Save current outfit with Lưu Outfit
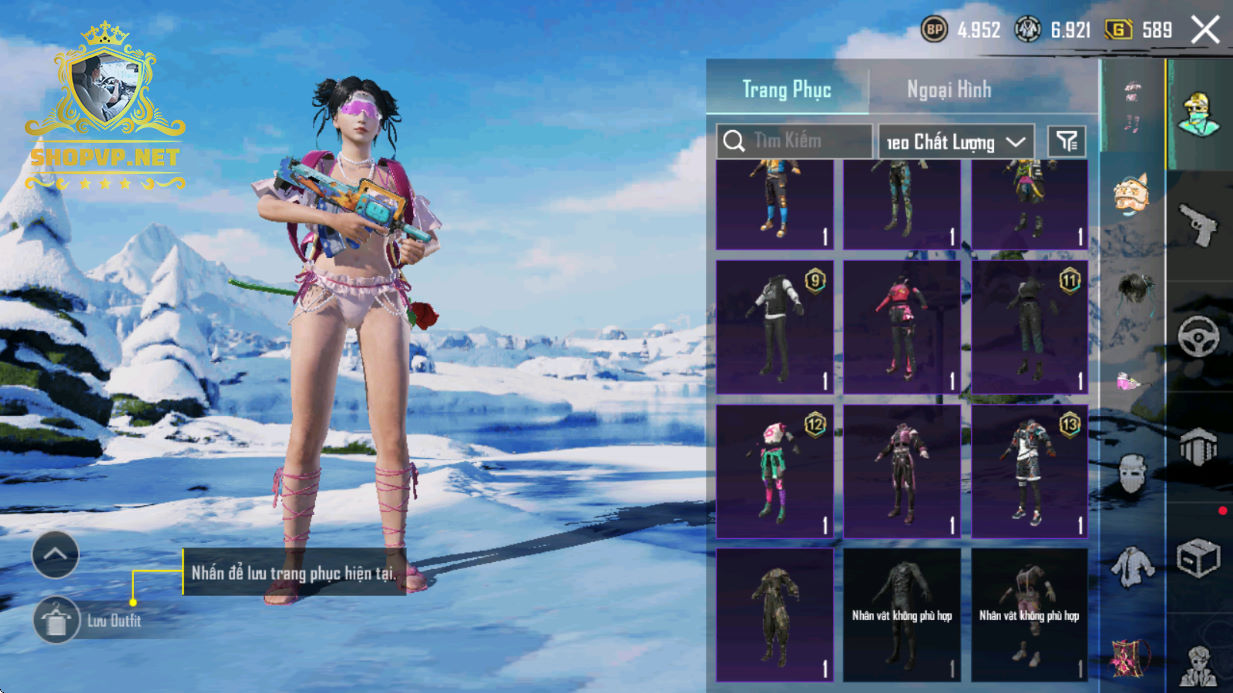Screen dimensions: 1233x693 point(57,621)
